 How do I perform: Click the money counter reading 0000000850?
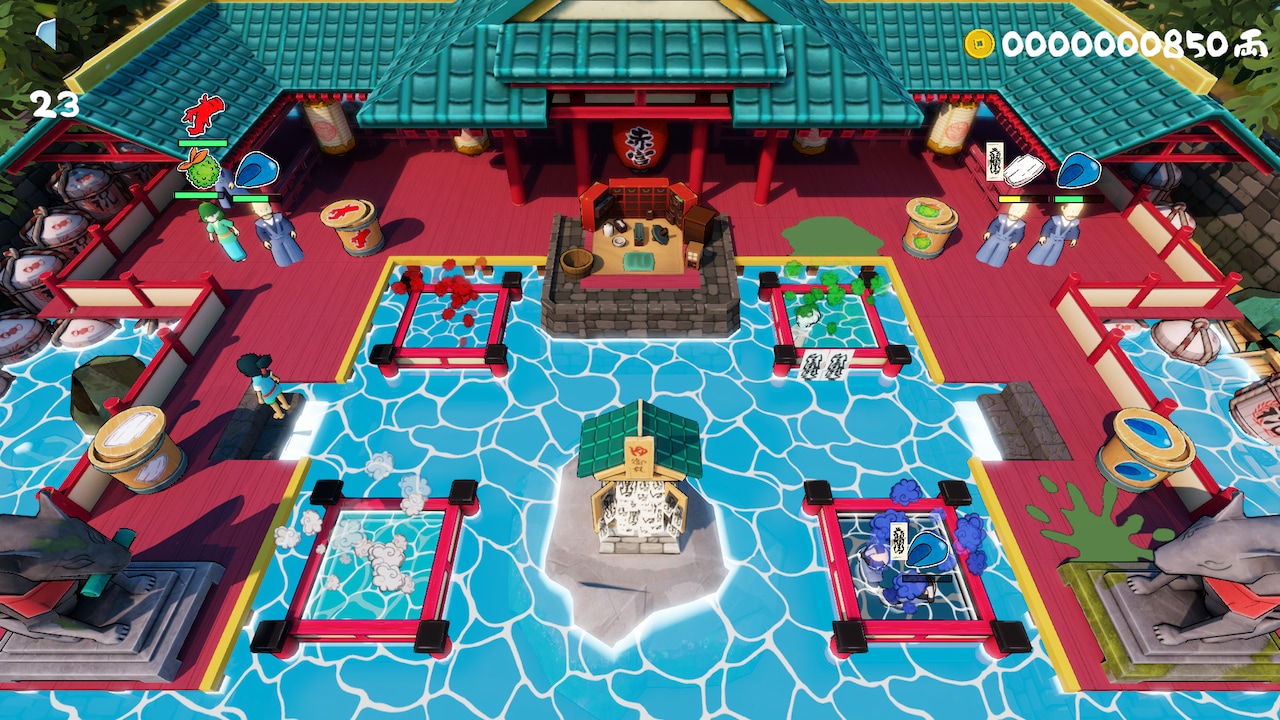point(1108,43)
